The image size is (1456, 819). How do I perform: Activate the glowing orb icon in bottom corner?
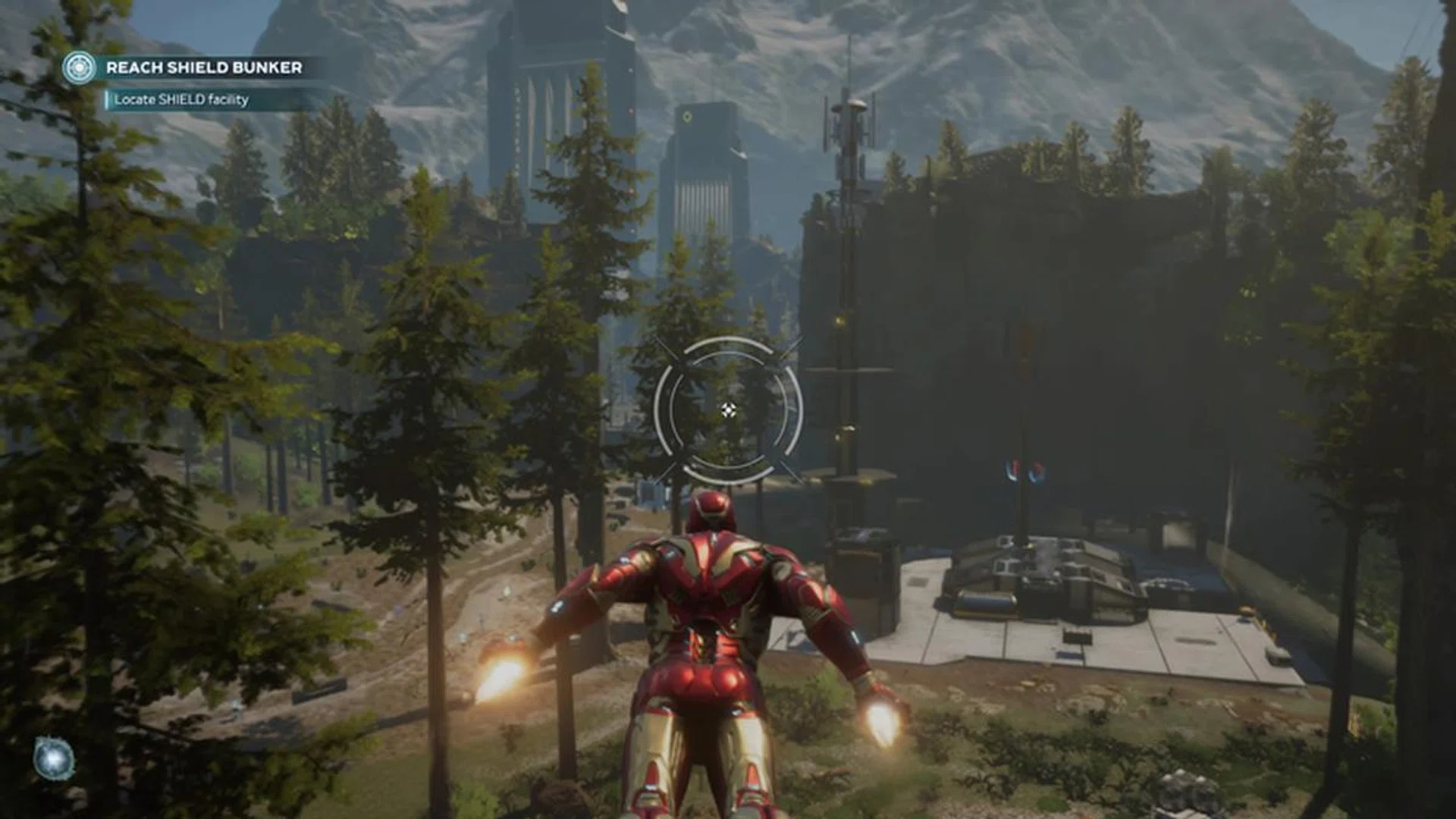54,758
